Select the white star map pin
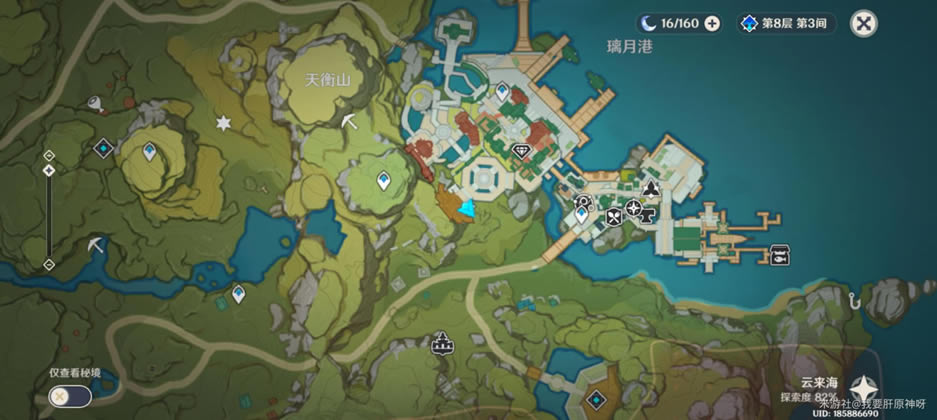This screenshot has height=420, width=937. point(223,122)
